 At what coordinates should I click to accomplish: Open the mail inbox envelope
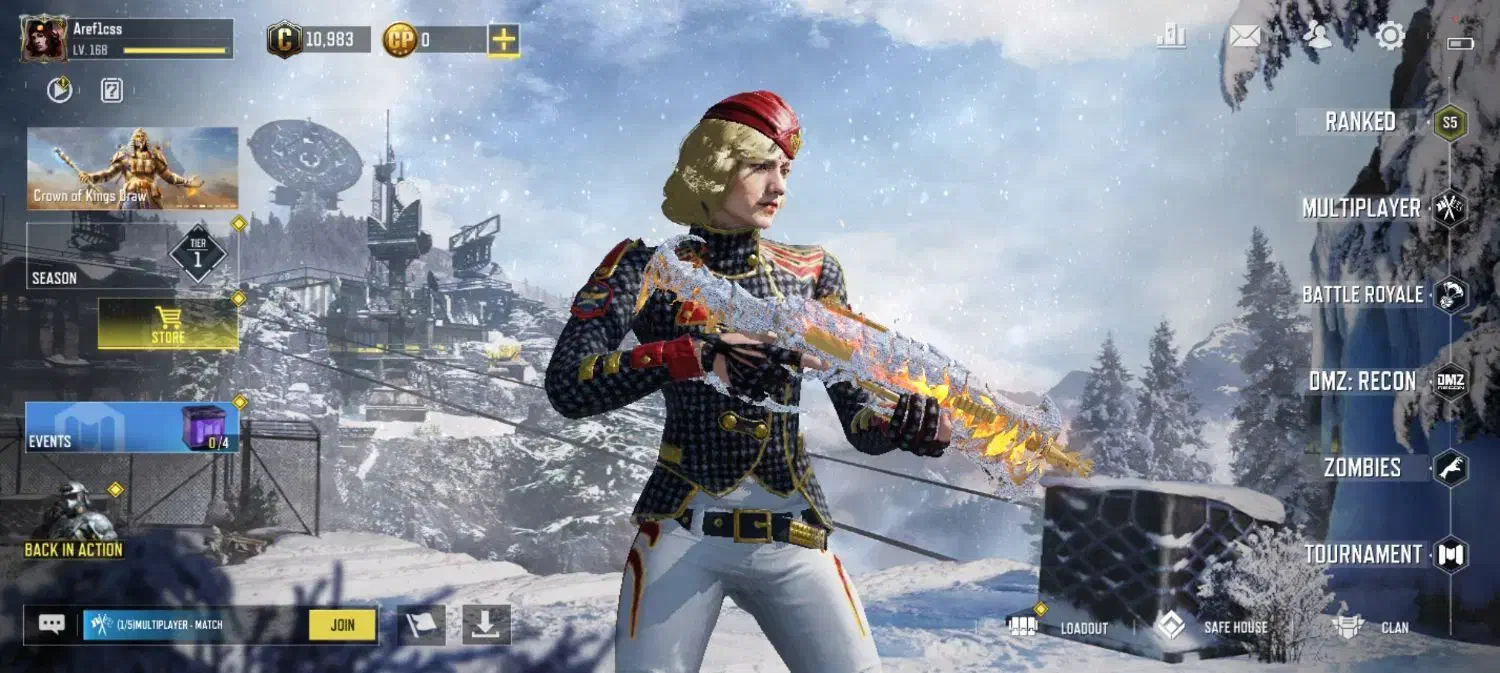pos(1244,37)
